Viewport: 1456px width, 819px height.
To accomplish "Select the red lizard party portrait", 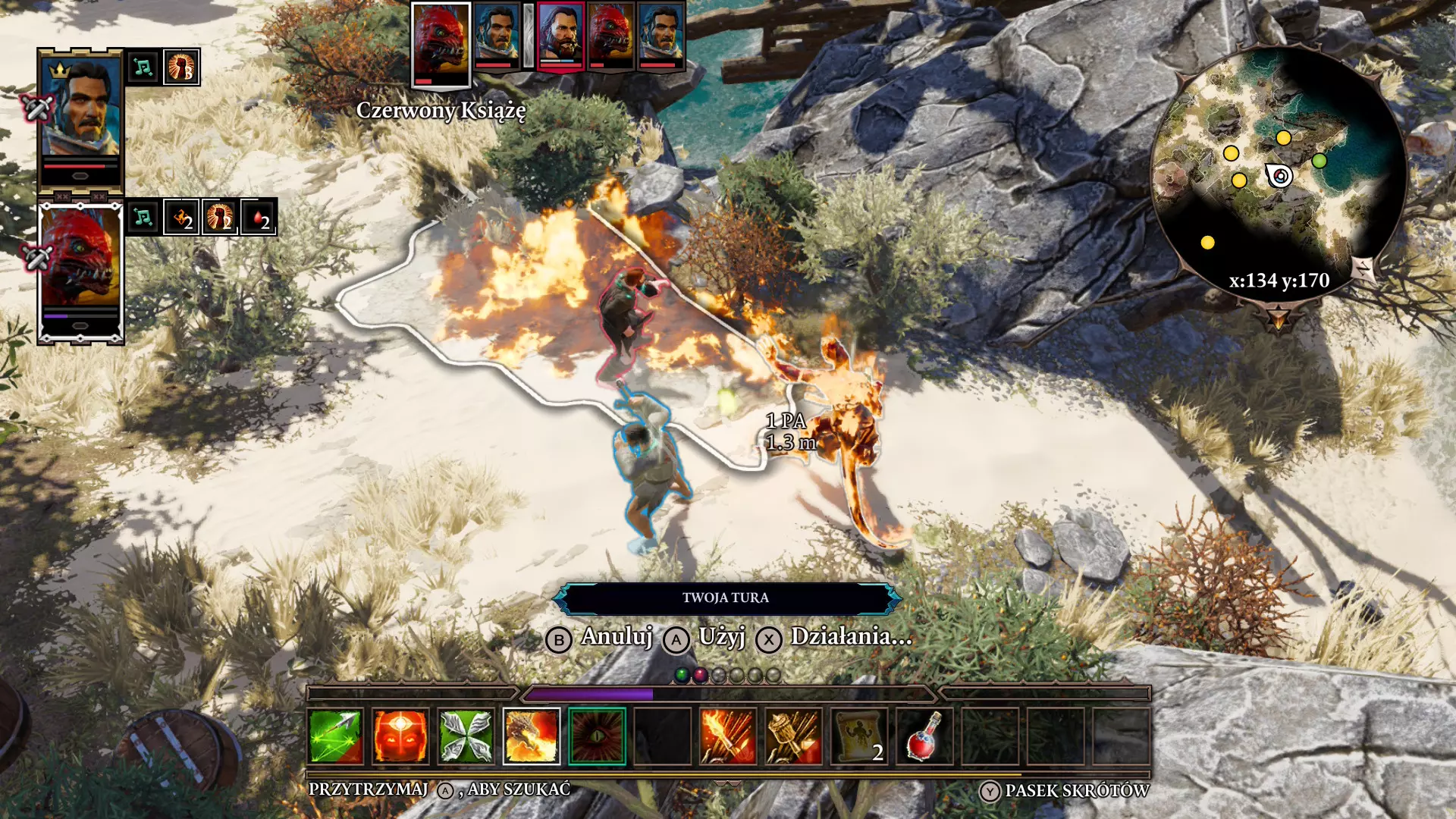I will coord(80,269).
